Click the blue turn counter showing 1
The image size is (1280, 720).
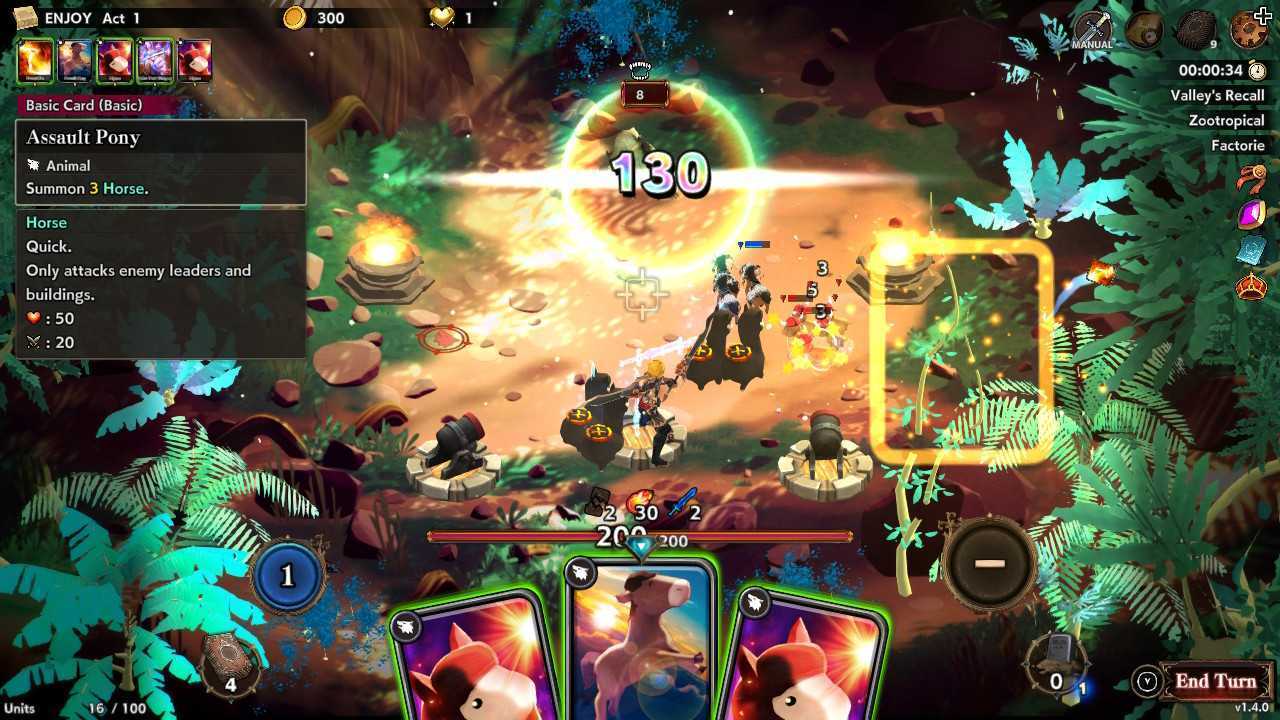(x=289, y=577)
